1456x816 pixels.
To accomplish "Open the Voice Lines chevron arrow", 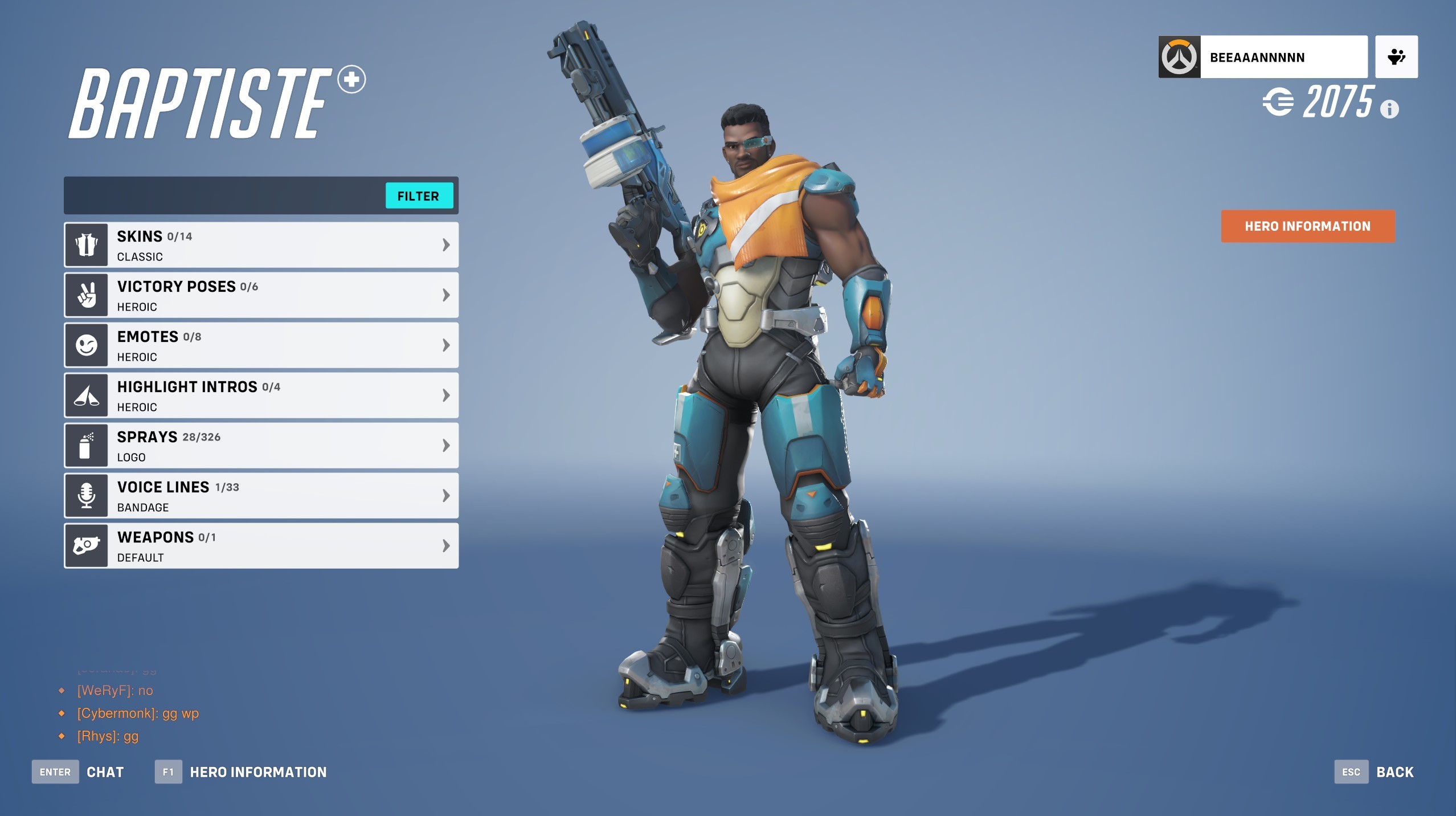I will tap(445, 495).
